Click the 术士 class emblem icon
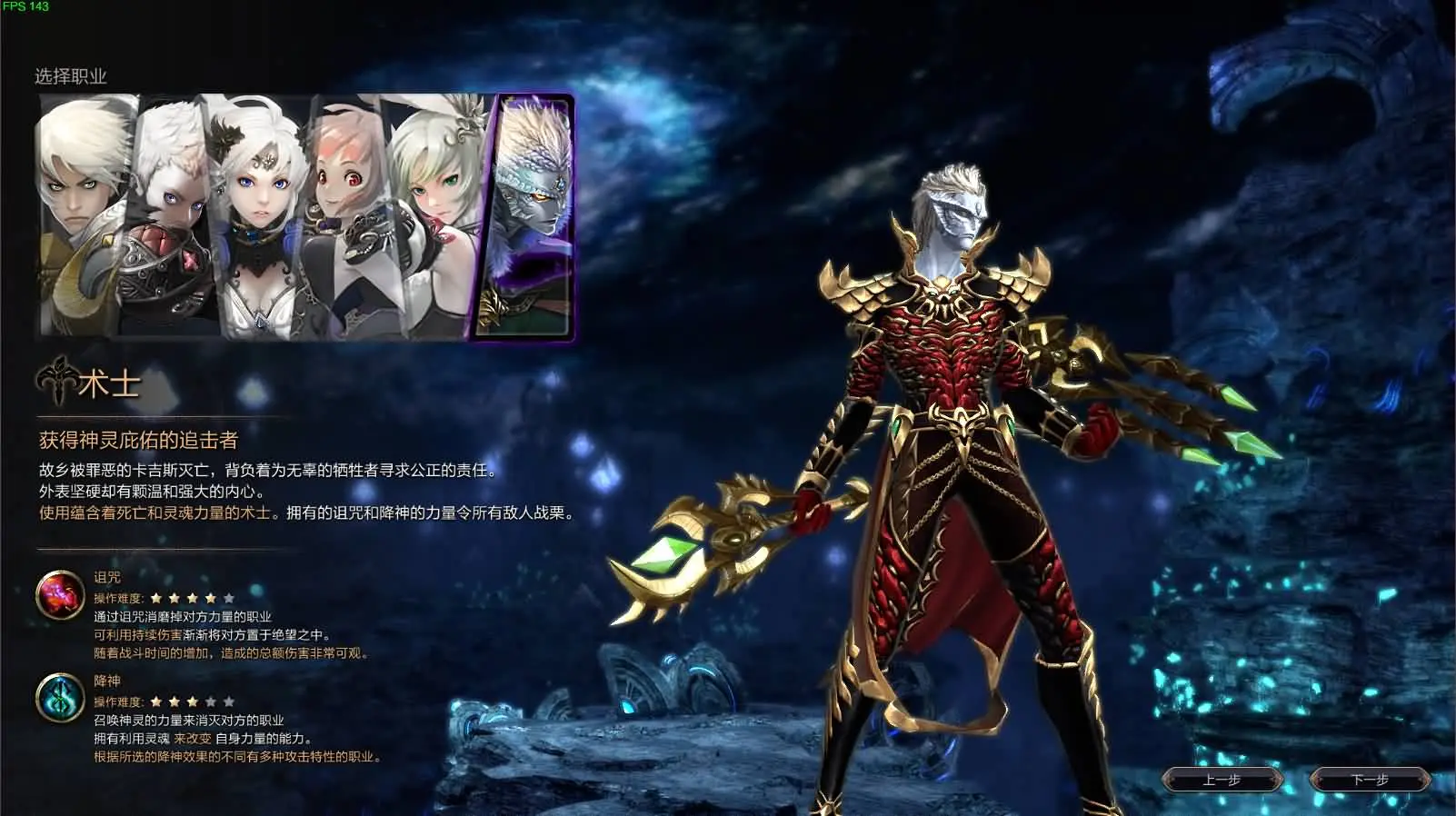 (56, 382)
